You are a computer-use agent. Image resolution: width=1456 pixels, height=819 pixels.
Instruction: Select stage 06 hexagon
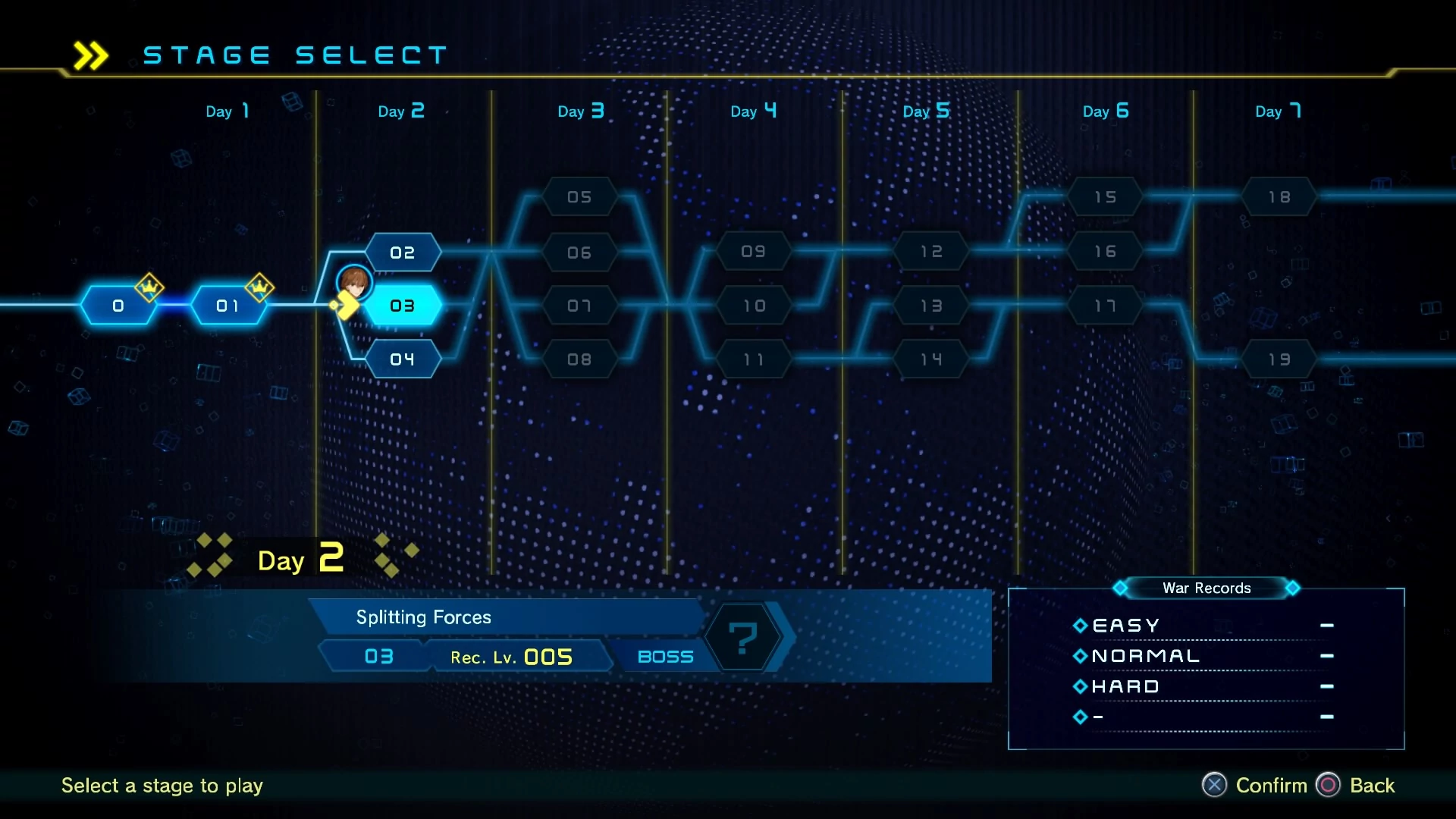(579, 253)
